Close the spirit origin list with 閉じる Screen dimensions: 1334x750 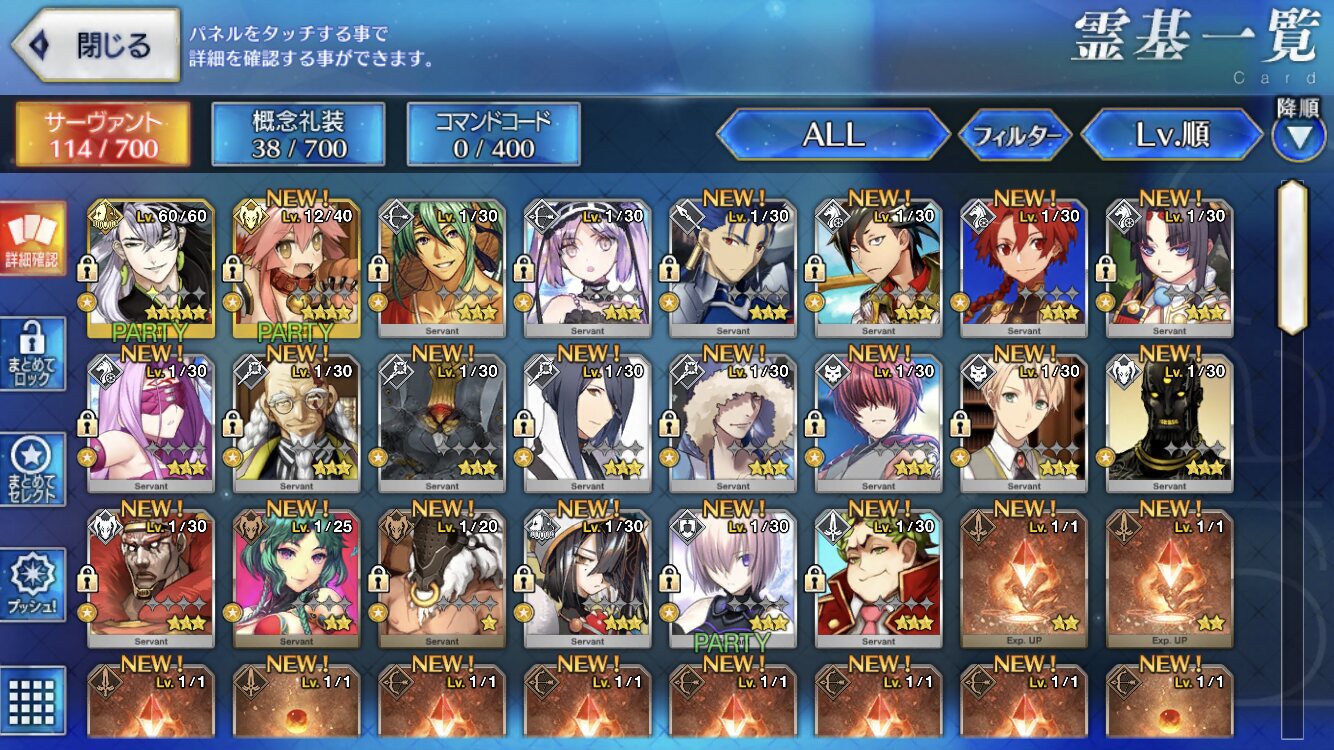click(96, 45)
